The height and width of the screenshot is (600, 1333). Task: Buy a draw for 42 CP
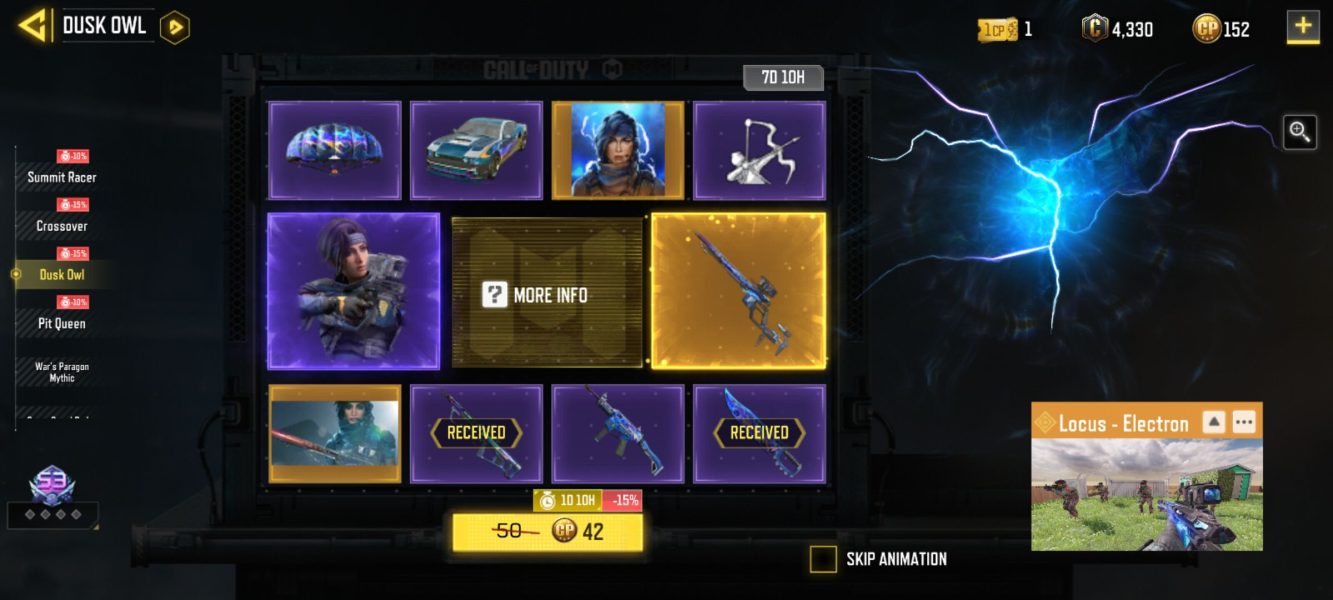547,532
